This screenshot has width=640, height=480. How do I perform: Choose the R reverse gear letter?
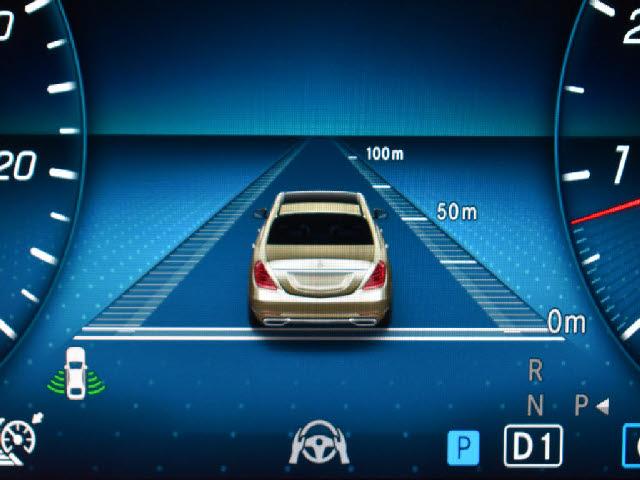(535, 371)
